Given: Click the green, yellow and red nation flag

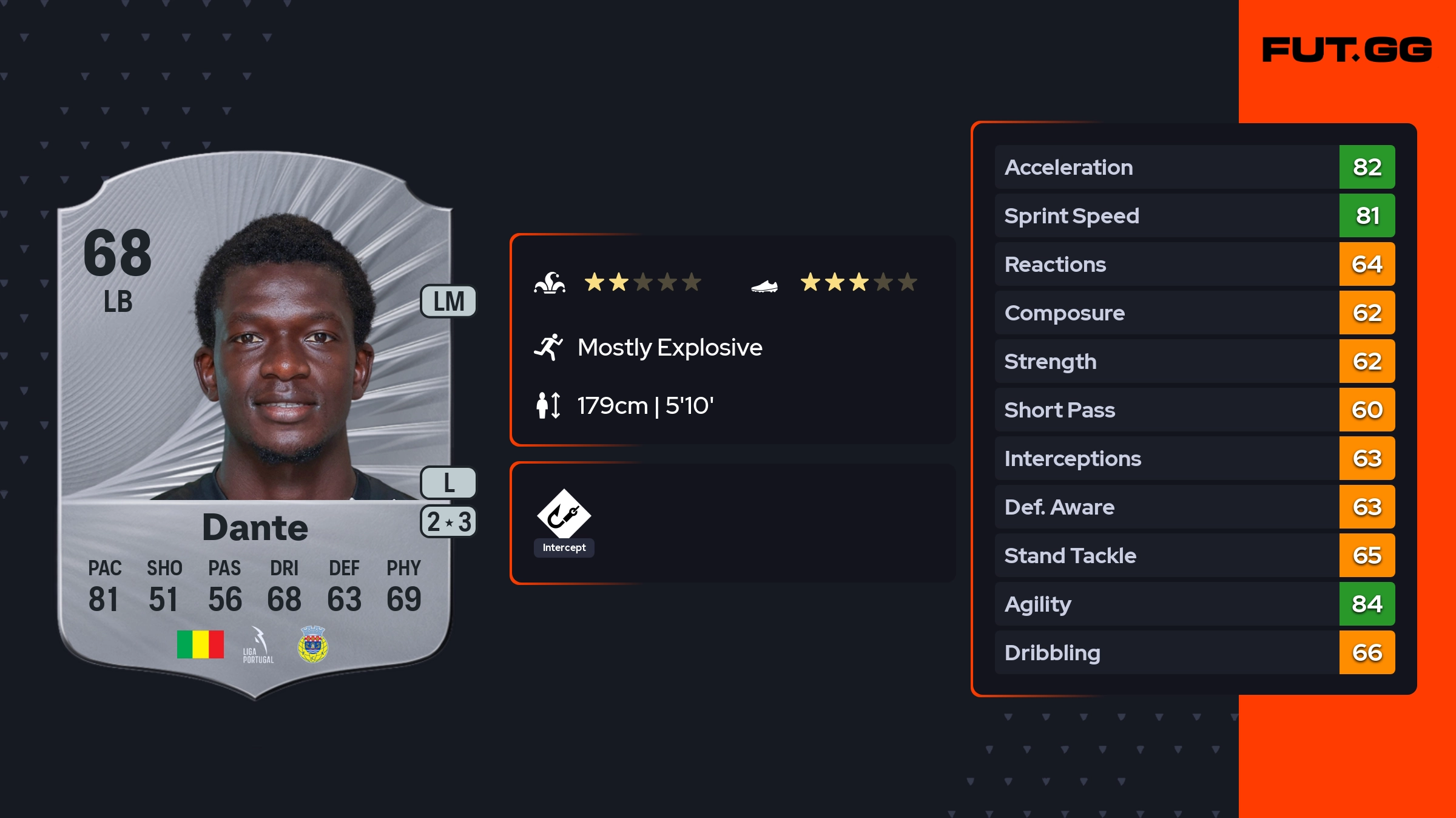Looking at the screenshot, I should (x=200, y=644).
